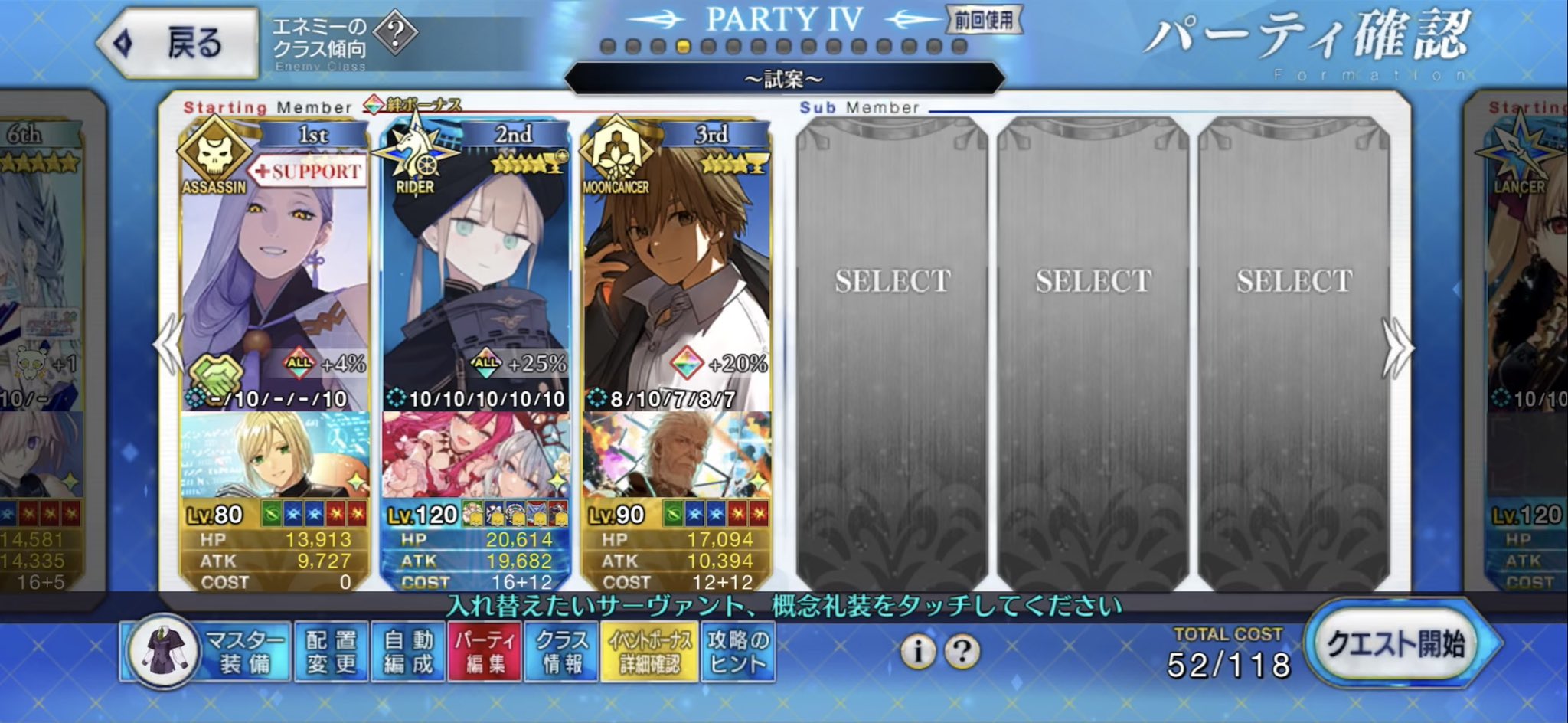1568x723 pixels.
Task: Click the round question mark icon beside info
Action: [x=962, y=652]
